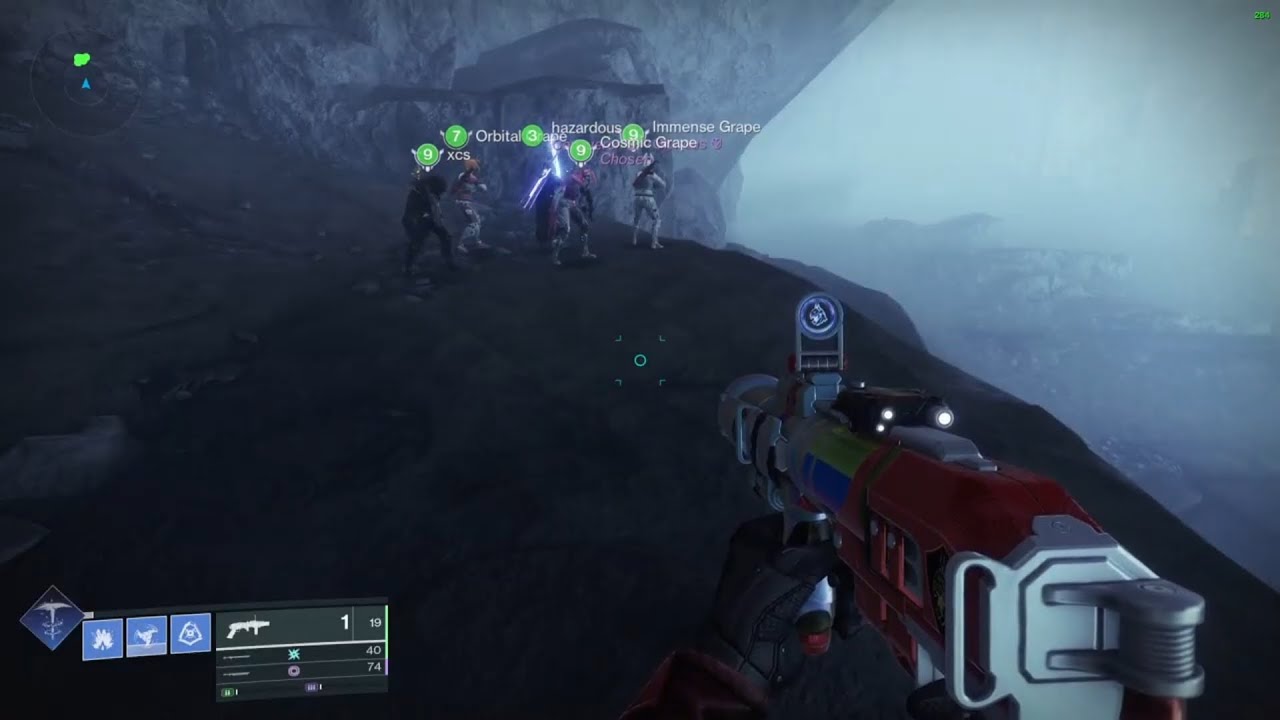Image resolution: width=1280 pixels, height=720 pixels.
Task: Pick the hazardous player nameplate
Action: [586, 127]
